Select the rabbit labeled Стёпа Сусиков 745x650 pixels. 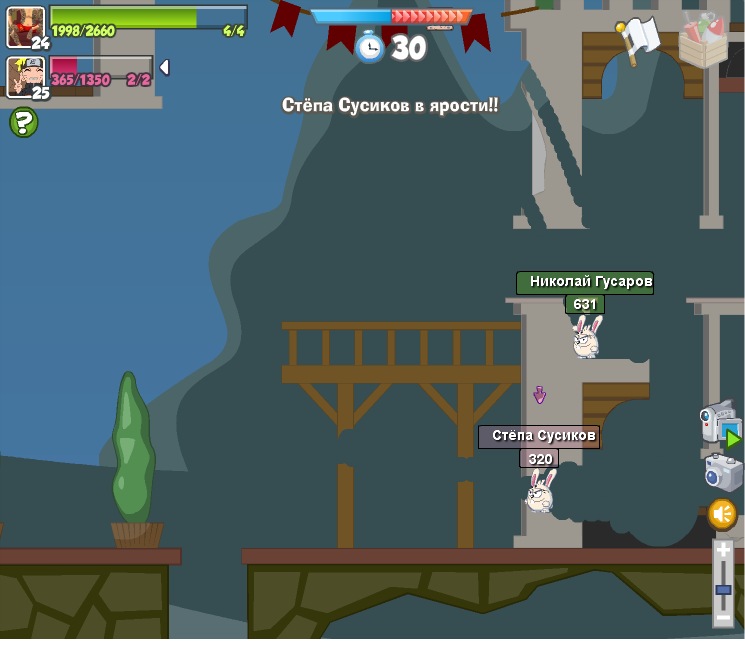[x=540, y=491]
